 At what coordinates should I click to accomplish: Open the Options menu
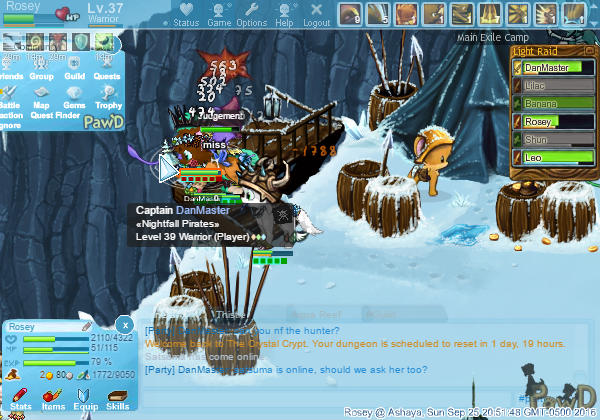(251, 15)
